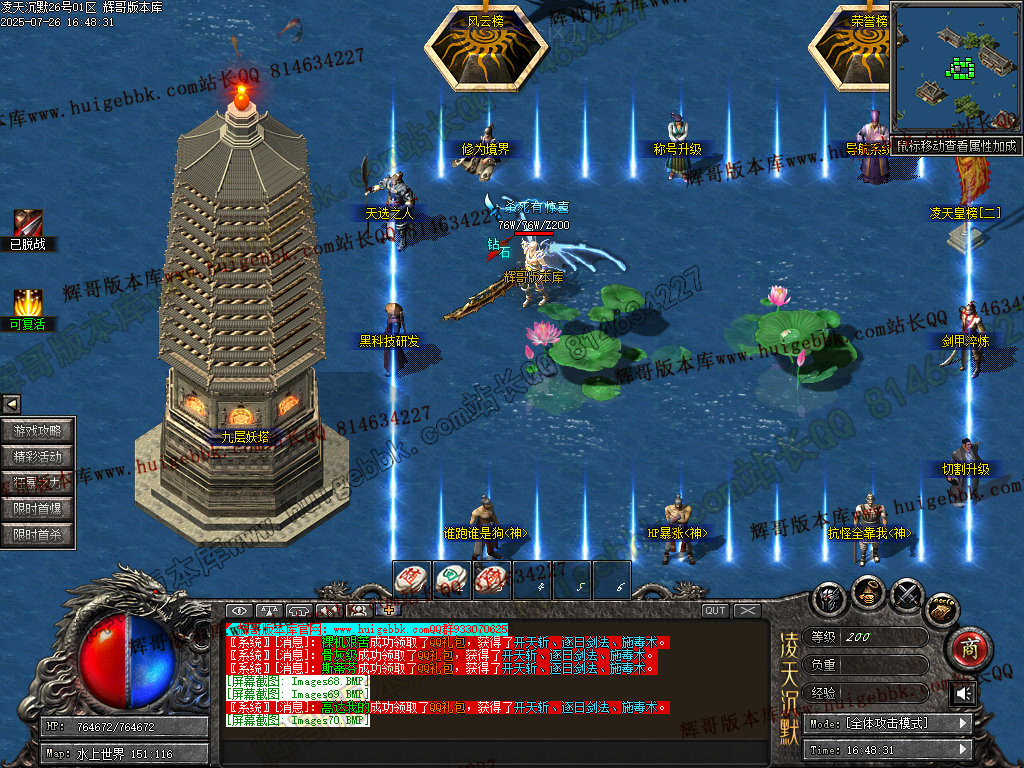Activate the 可复活 revive icon
The height and width of the screenshot is (768, 1024).
(27, 303)
